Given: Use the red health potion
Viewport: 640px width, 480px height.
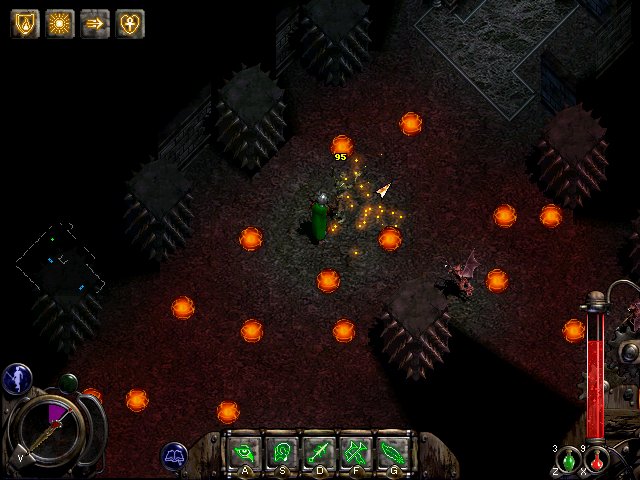Looking at the screenshot, I should (x=598, y=461).
